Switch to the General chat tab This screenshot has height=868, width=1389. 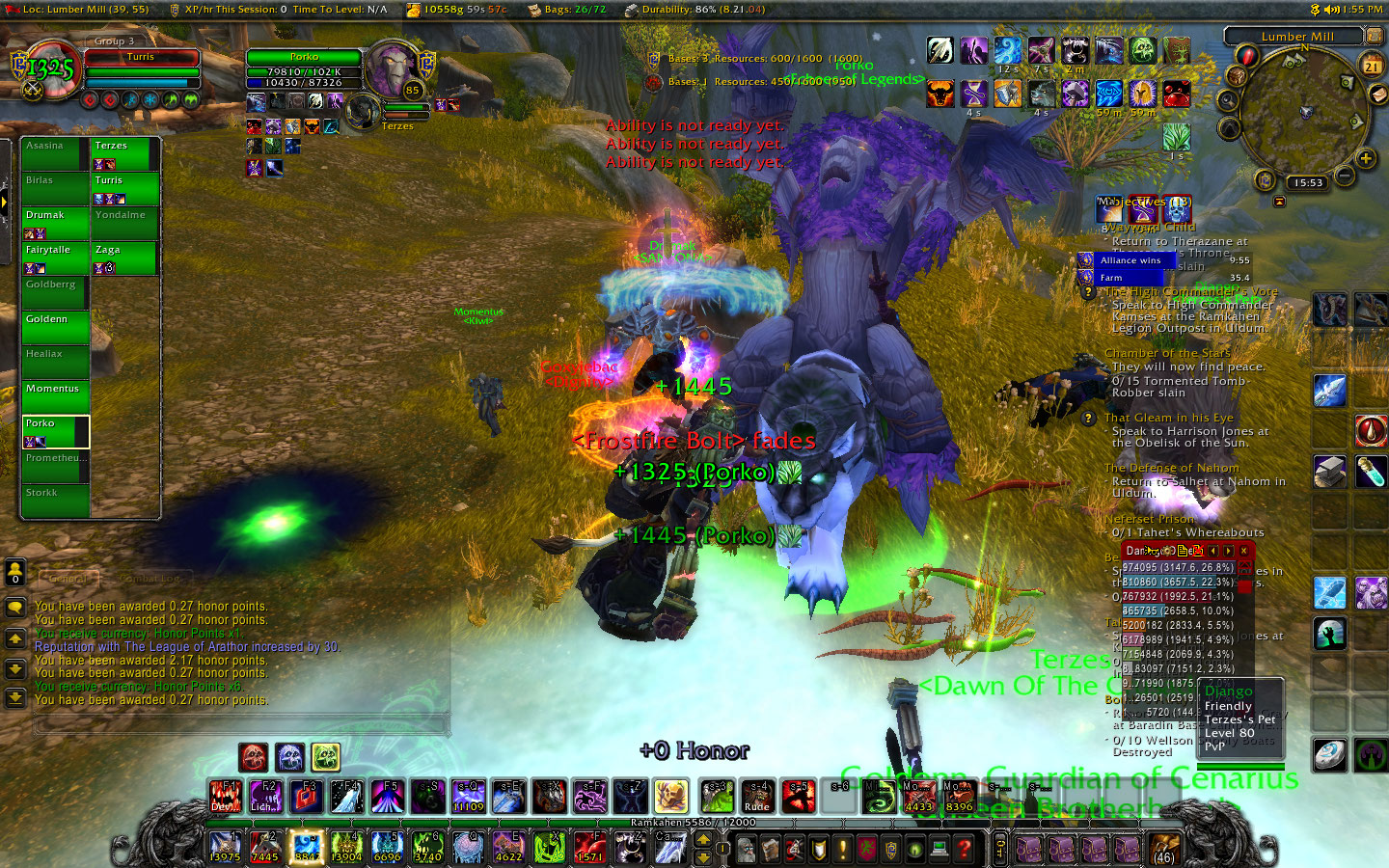click(68, 579)
